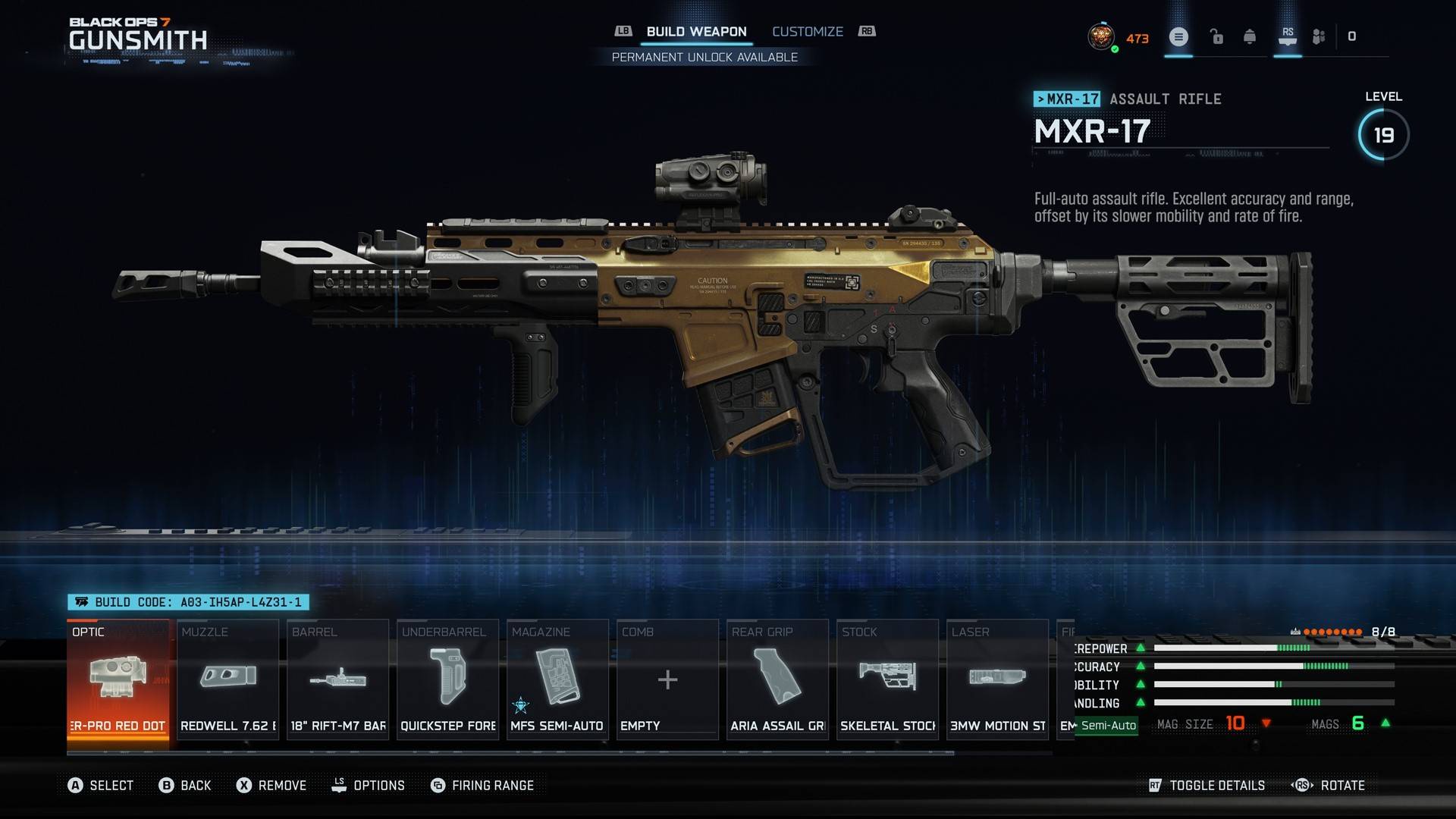Choose the Muzzle slot with Redwell 7.62

coord(228,679)
